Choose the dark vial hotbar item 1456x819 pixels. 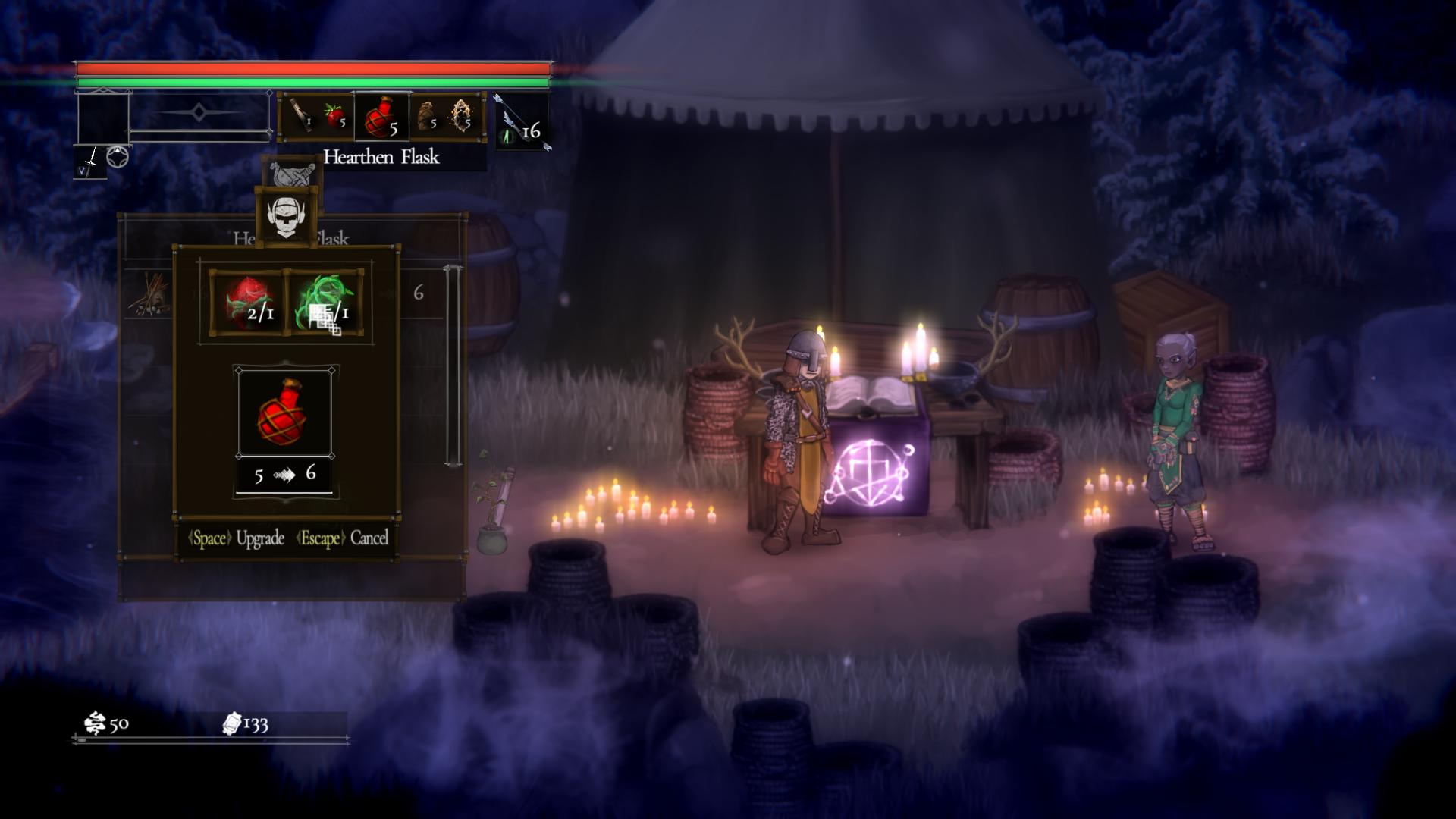[x=302, y=117]
